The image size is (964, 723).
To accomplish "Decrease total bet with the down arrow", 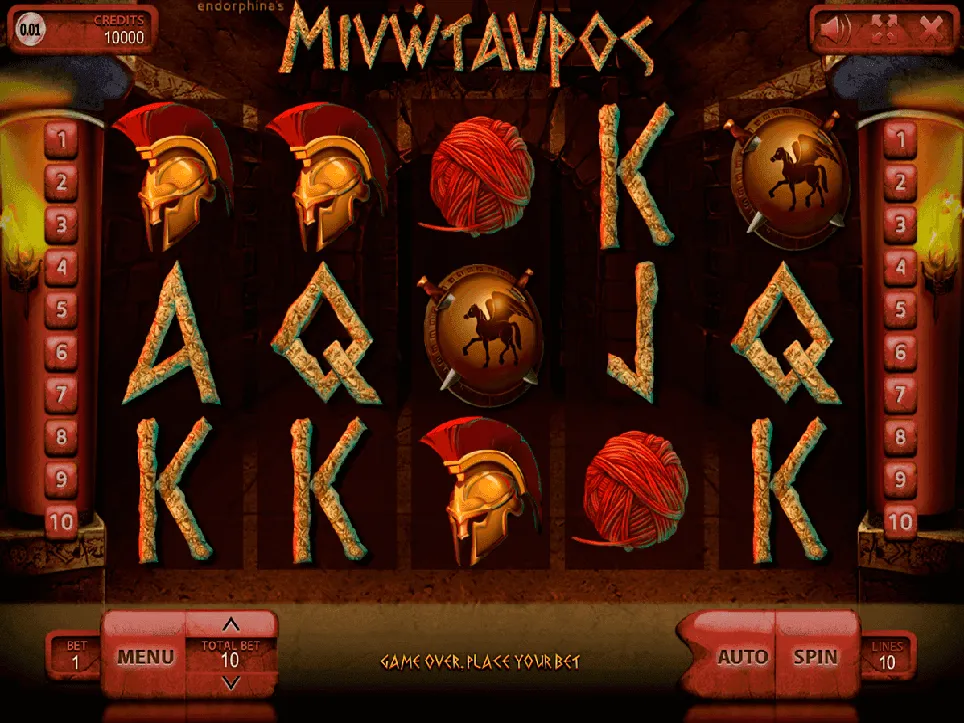I will [230, 683].
